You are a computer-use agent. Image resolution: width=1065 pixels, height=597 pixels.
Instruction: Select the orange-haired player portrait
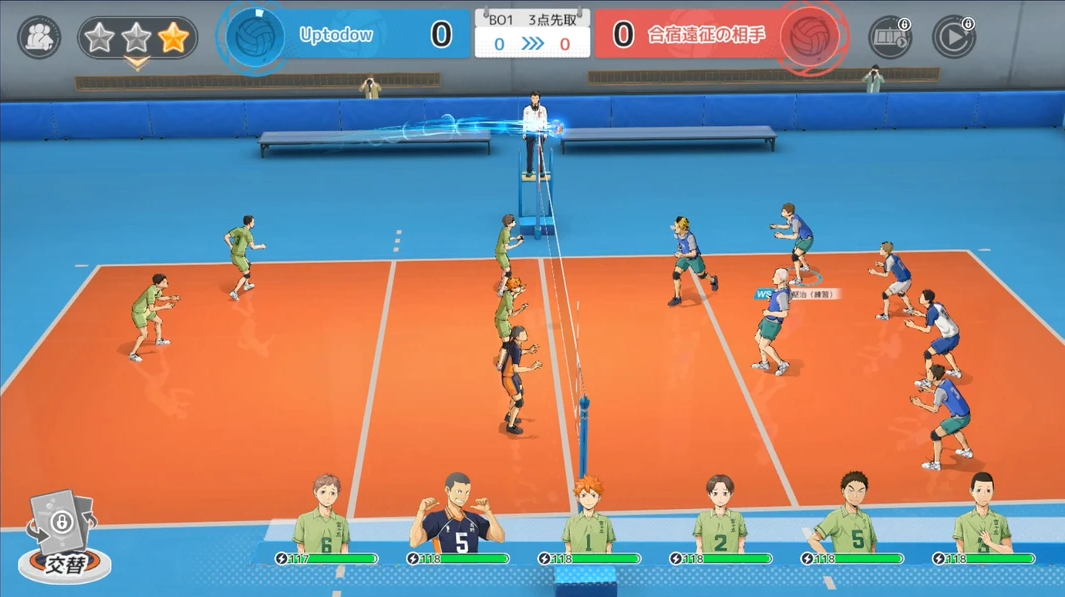(x=589, y=516)
